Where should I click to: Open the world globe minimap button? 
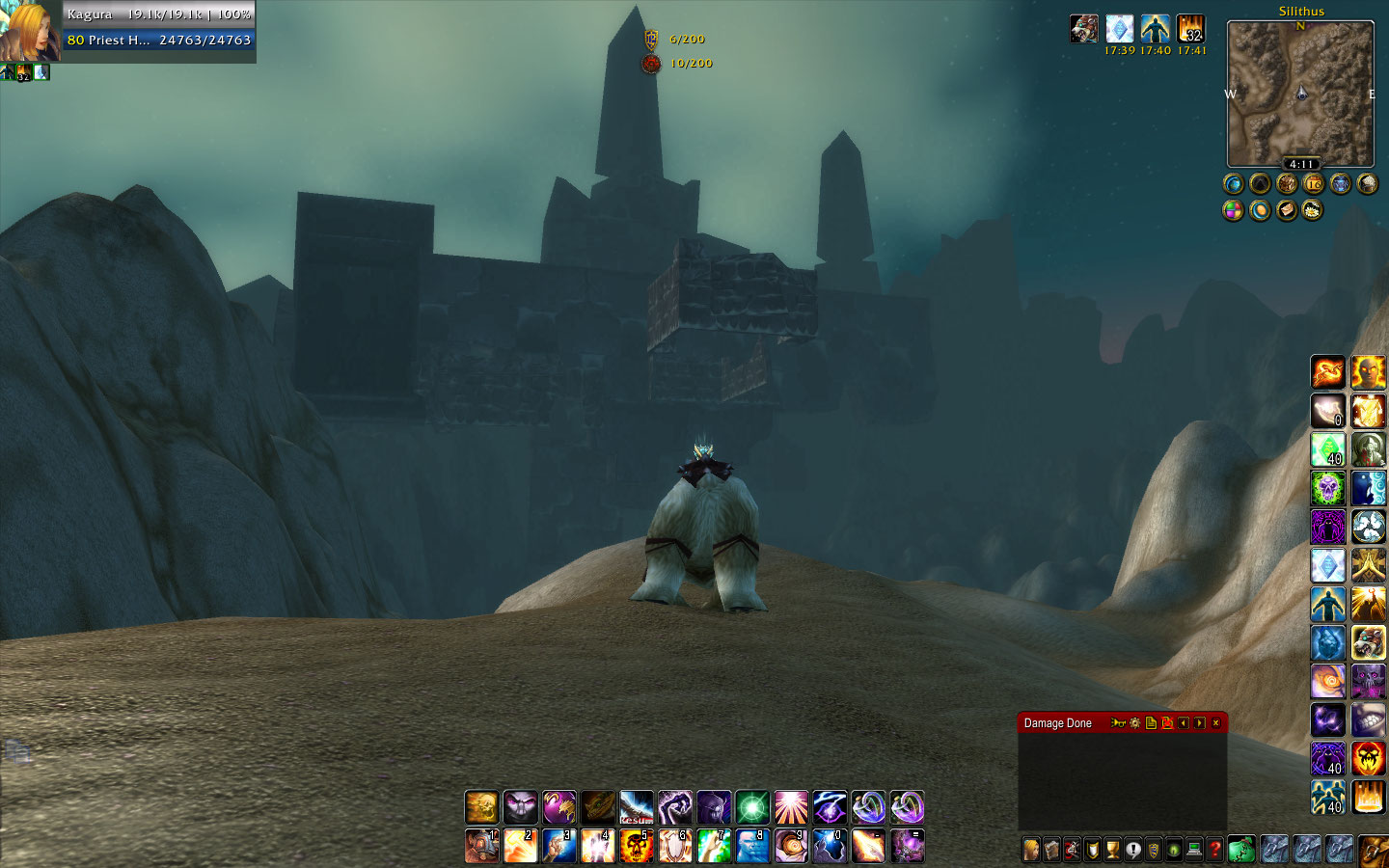1233,183
